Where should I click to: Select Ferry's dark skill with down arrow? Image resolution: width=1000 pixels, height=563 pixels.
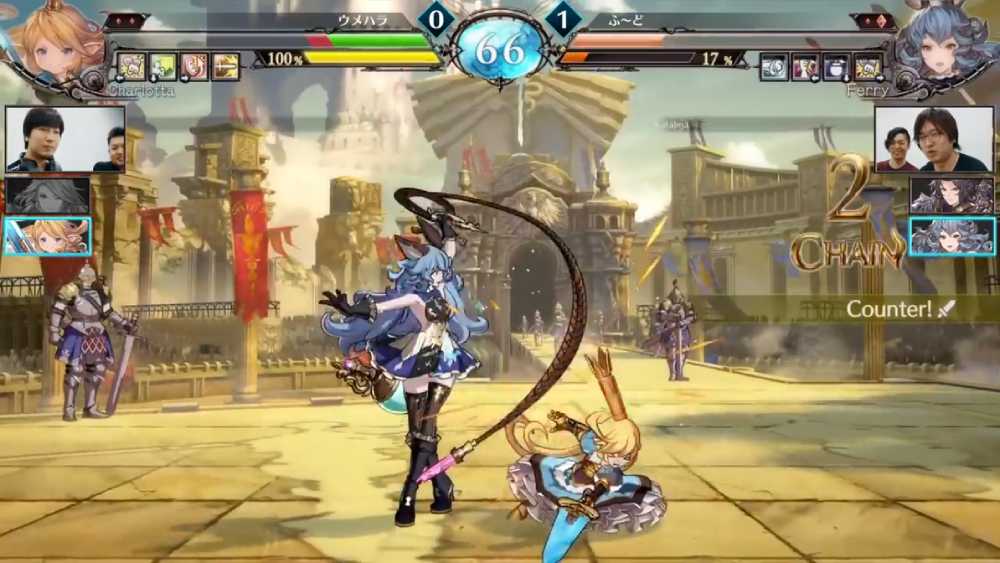[836, 66]
